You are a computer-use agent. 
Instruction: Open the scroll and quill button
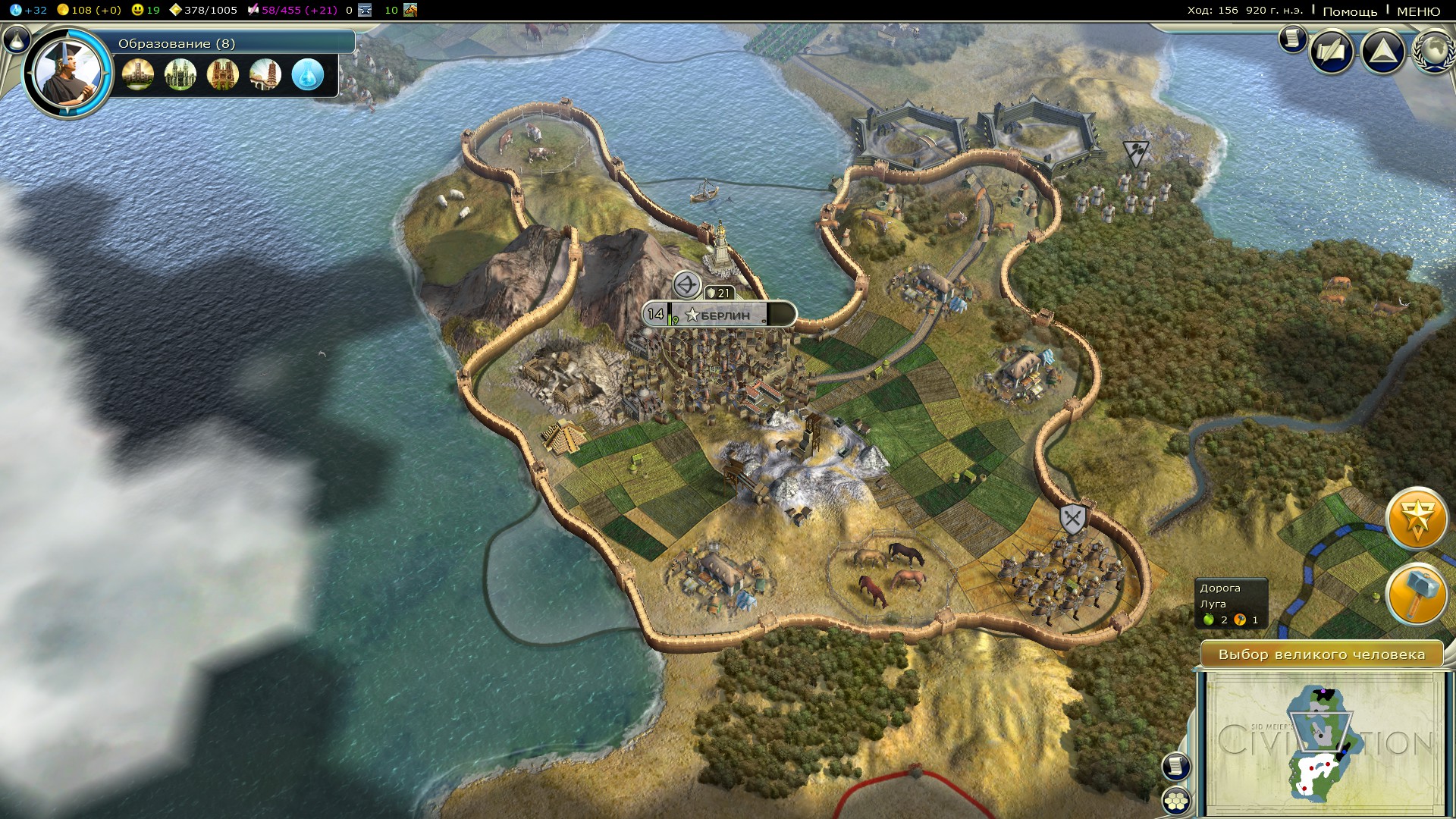click(x=1332, y=52)
